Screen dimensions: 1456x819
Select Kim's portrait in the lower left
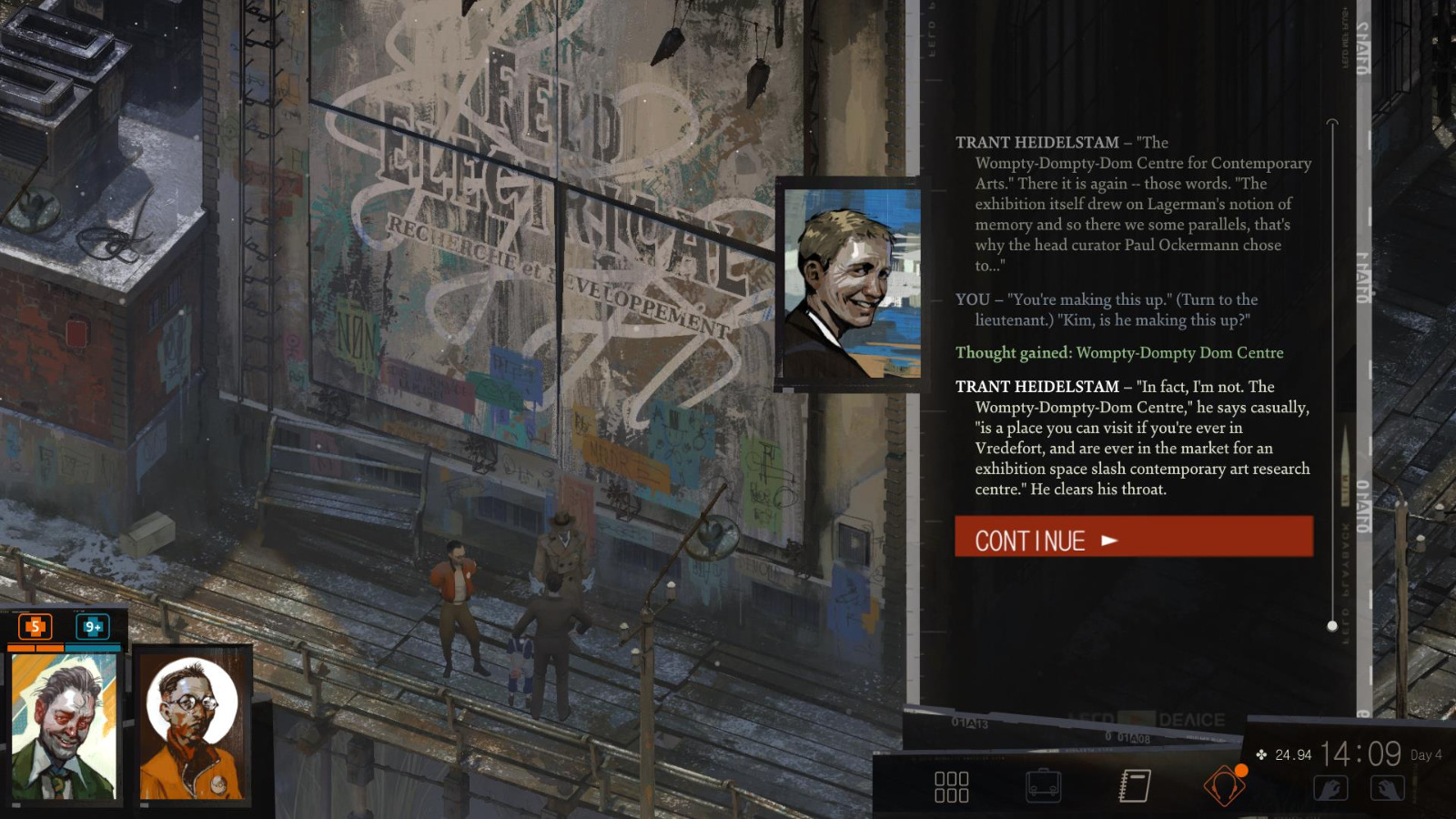point(191,728)
